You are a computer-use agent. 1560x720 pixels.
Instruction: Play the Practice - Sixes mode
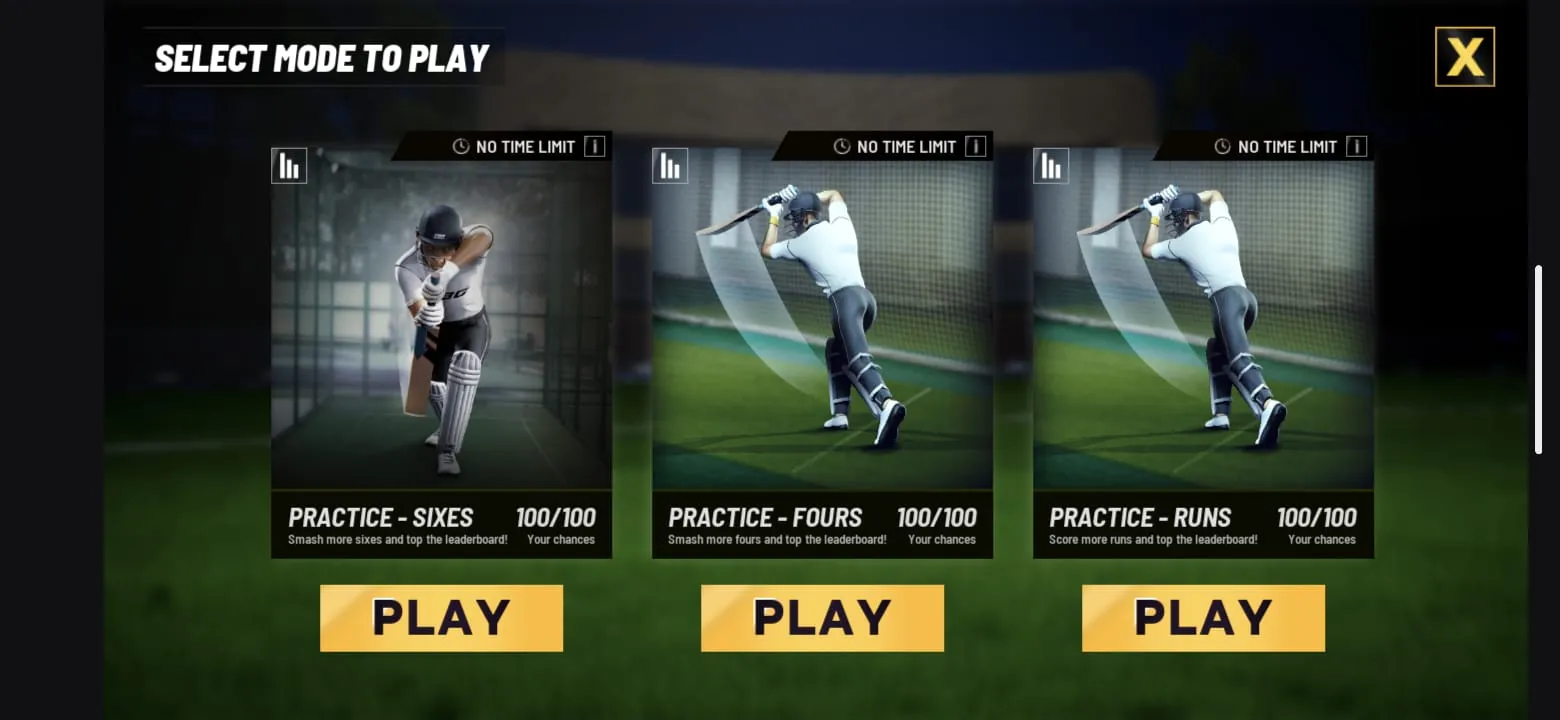click(x=441, y=618)
